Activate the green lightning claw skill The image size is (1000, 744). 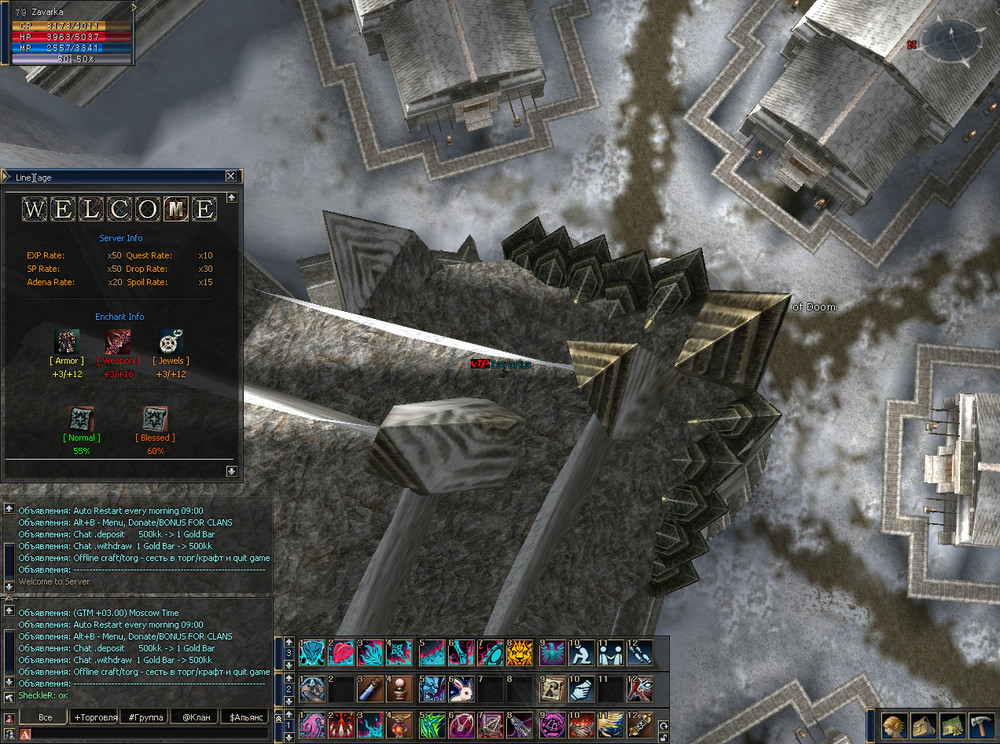[x=431, y=723]
